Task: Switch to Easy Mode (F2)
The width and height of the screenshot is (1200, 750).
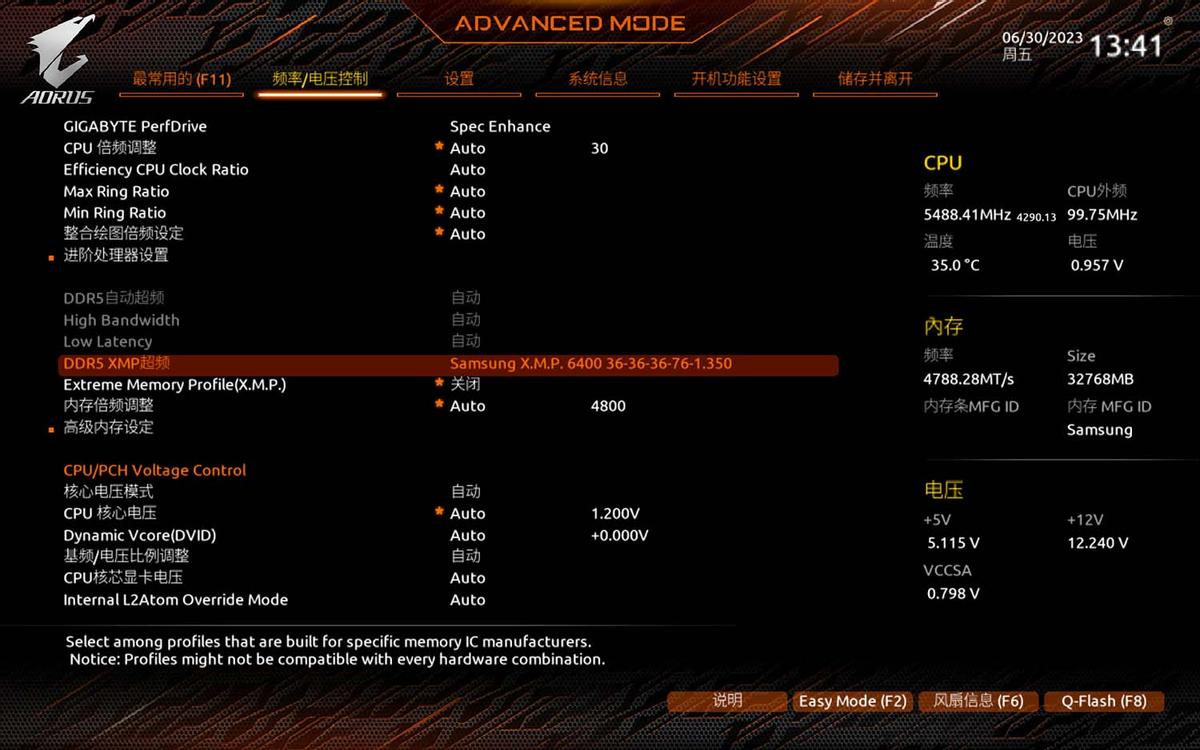Action: coord(852,701)
